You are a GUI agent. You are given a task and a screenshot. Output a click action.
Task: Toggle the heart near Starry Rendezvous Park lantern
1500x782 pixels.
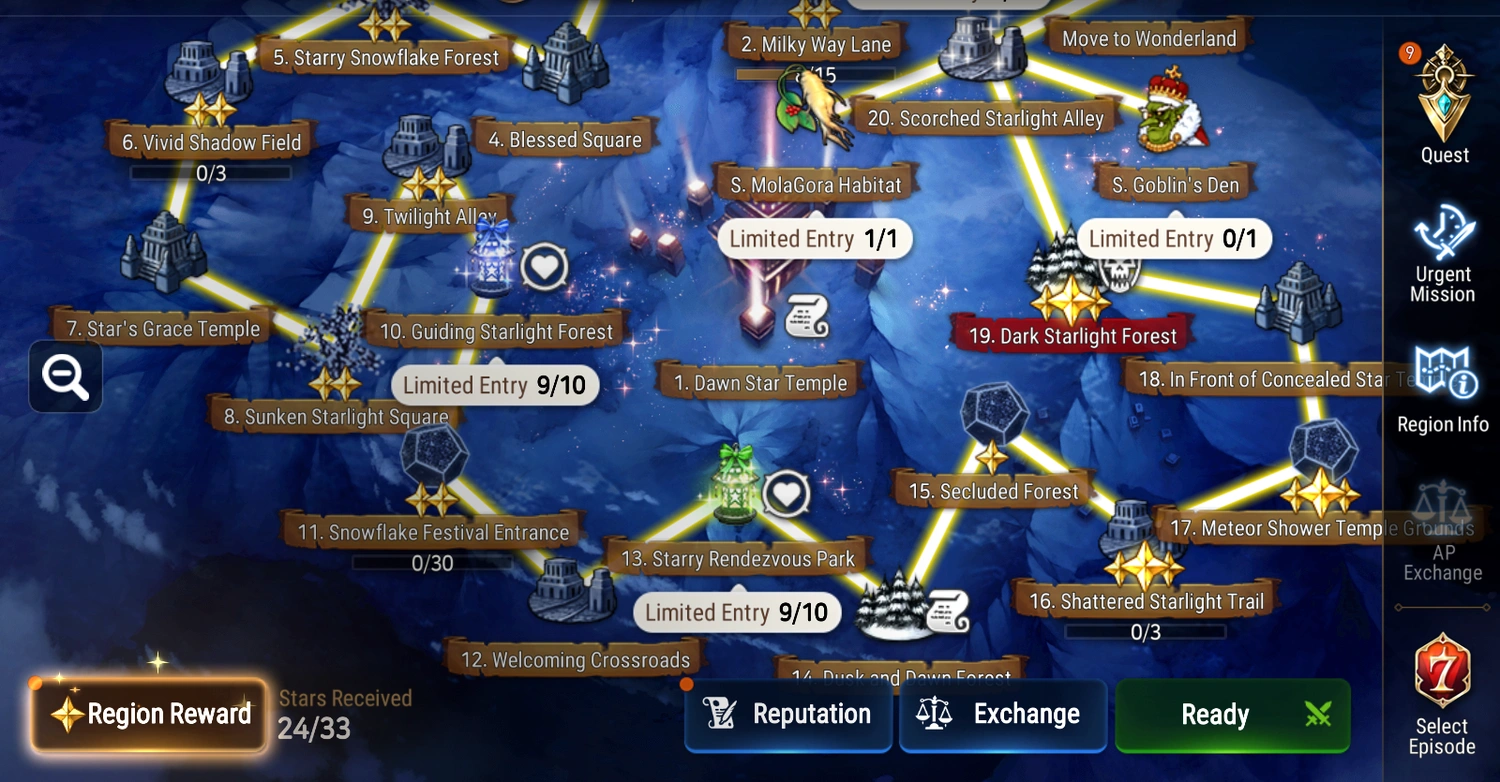[x=786, y=492]
